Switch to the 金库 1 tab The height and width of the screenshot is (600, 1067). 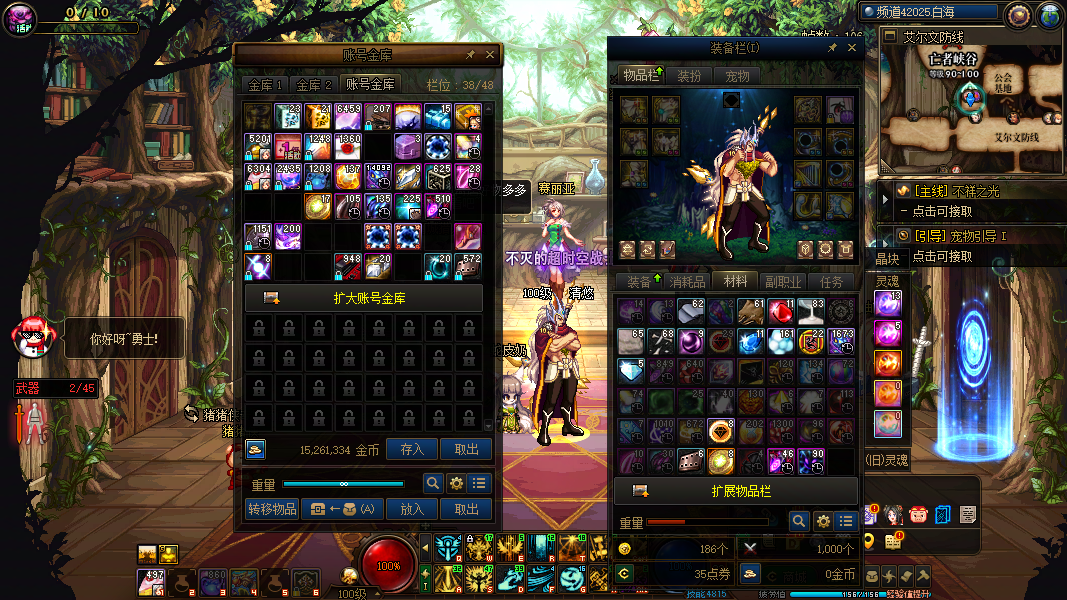267,85
